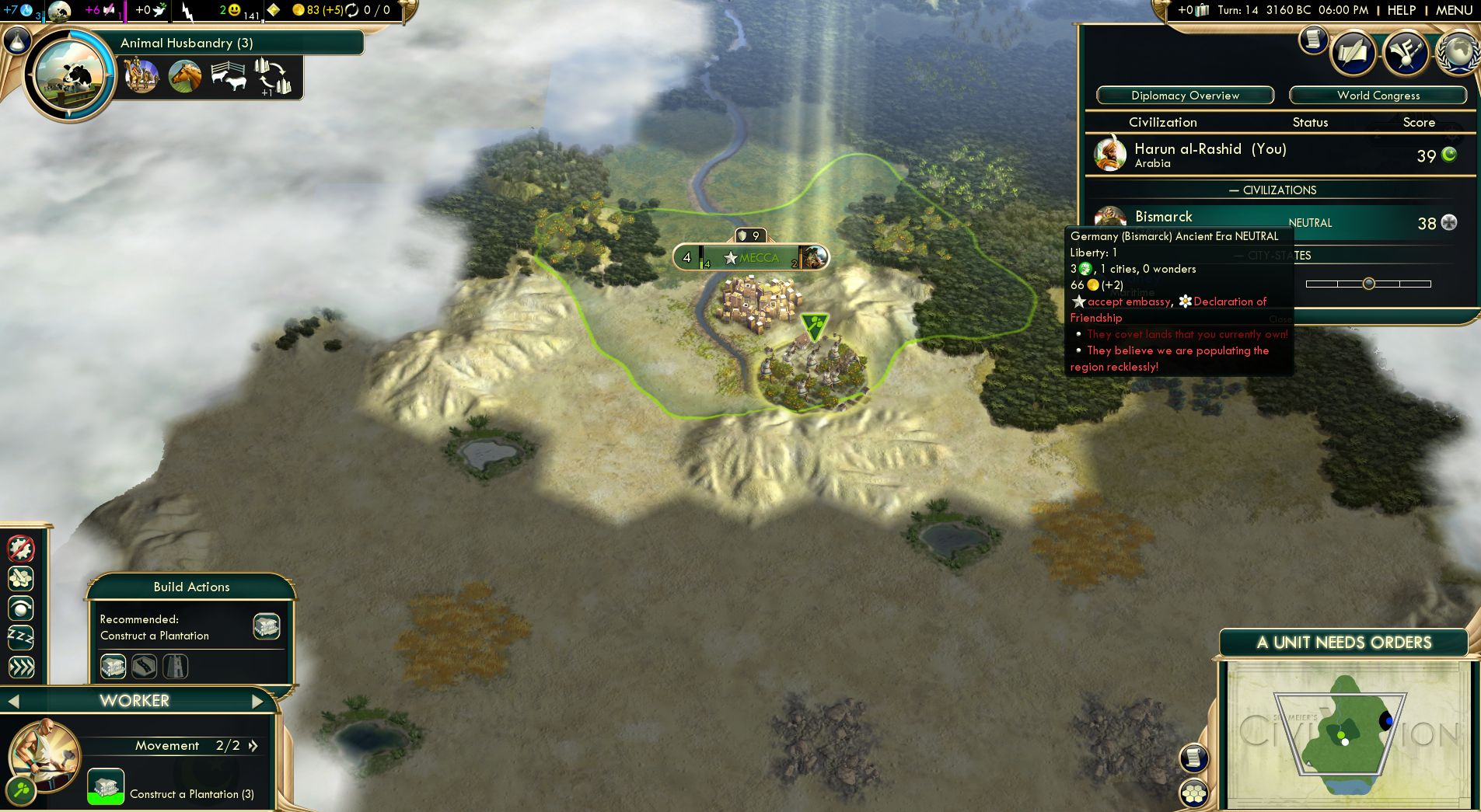This screenshot has width=1481, height=812.
Task: Choose the recommended Plantation build icon
Action: coord(266,626)
